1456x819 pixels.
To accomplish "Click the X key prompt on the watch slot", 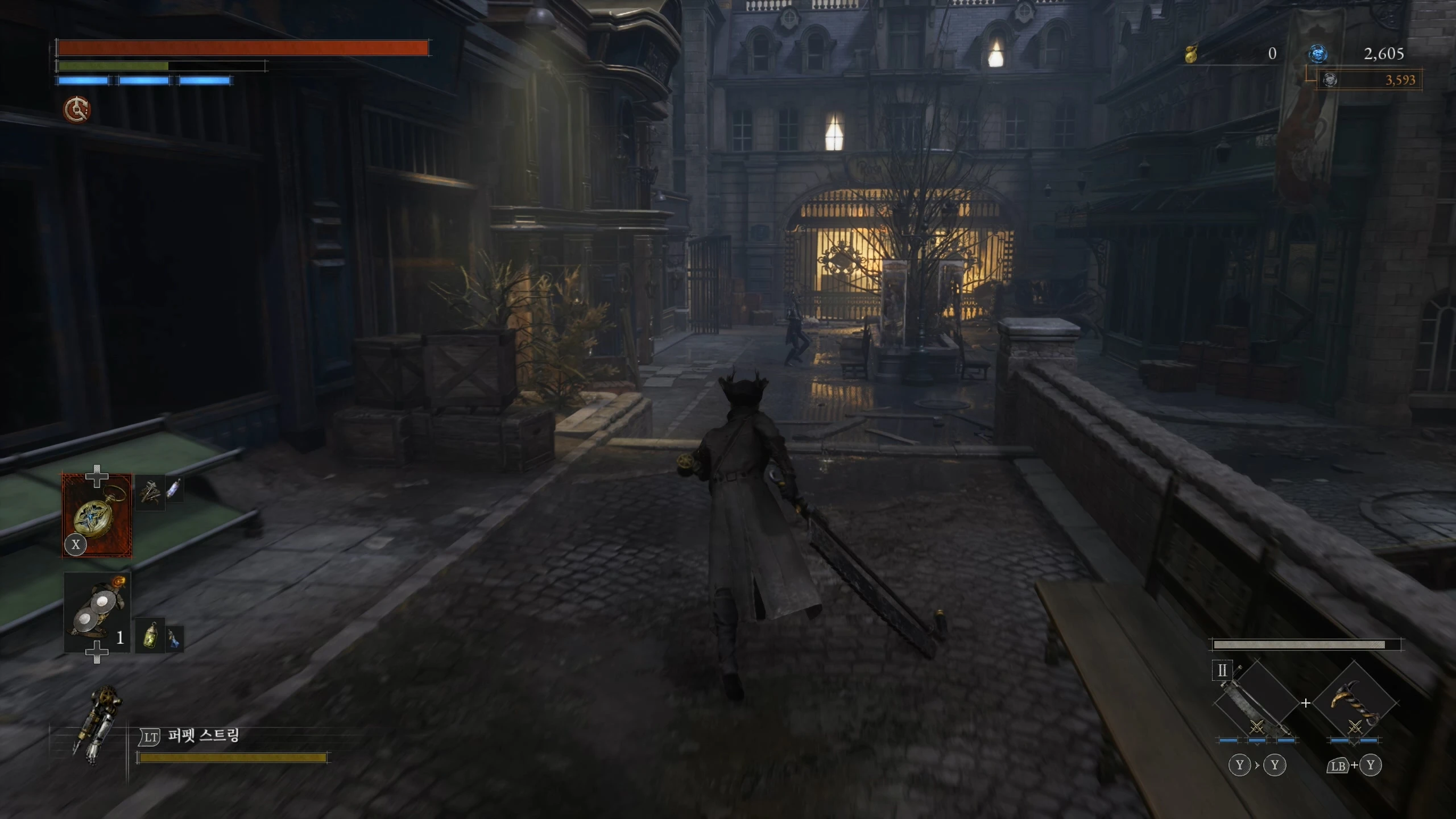I will pyautogui.click(x=76, y=544).
